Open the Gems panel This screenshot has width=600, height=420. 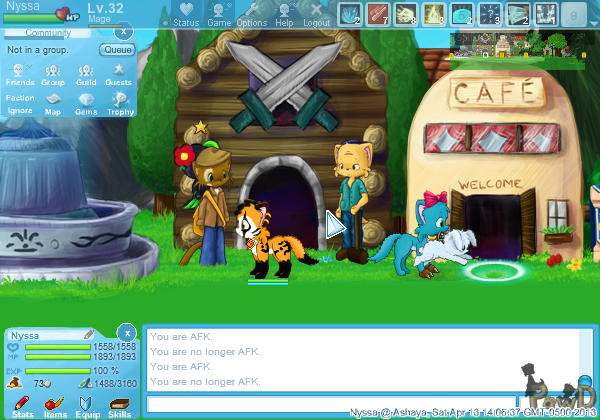[86, 105]
